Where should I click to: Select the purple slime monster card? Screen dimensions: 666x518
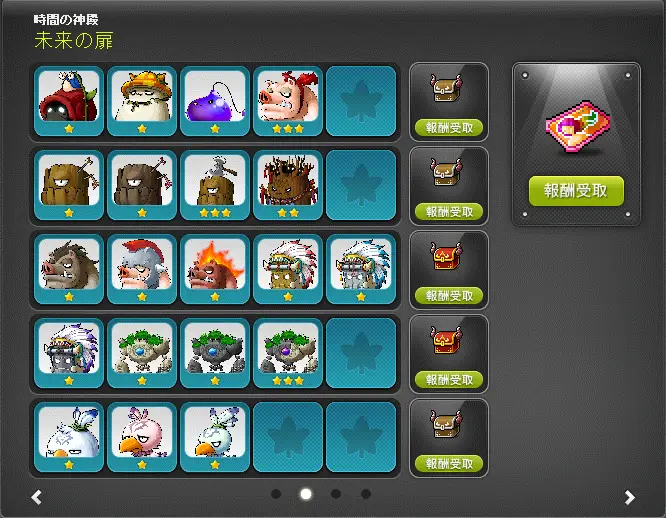click(215, 101)
